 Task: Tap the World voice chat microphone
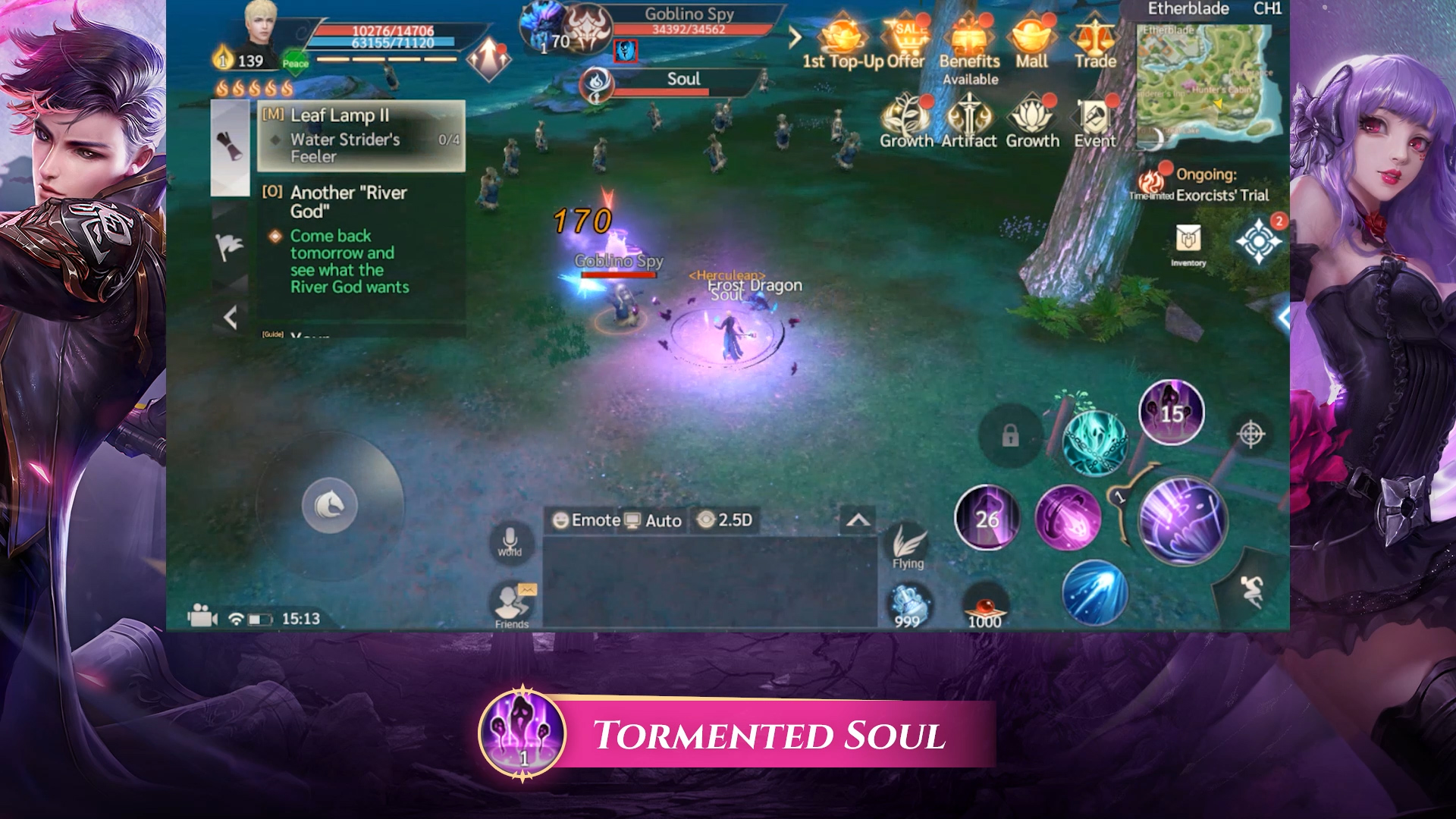(510, 541)
